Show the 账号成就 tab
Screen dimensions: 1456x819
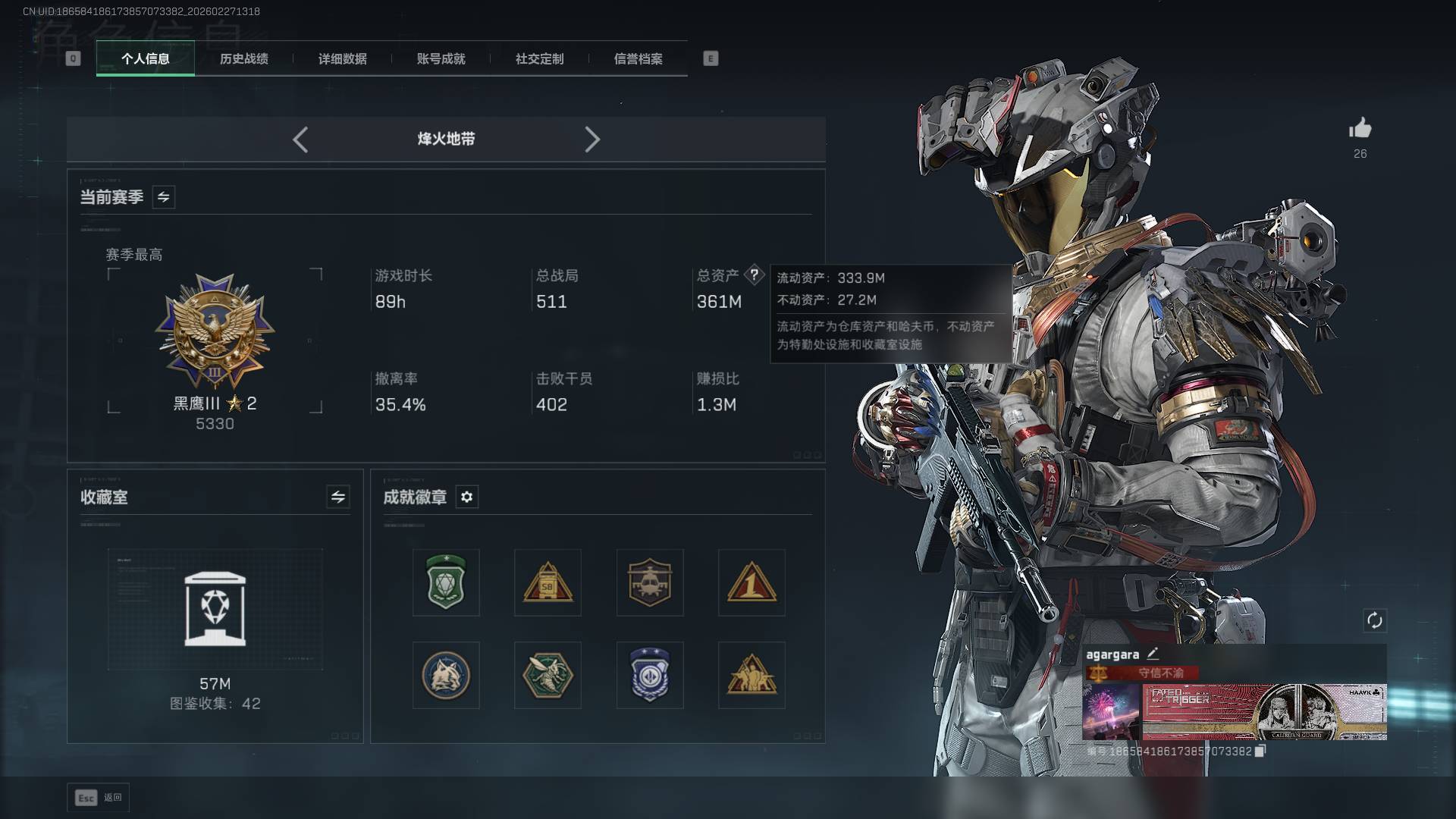[441, 58]
